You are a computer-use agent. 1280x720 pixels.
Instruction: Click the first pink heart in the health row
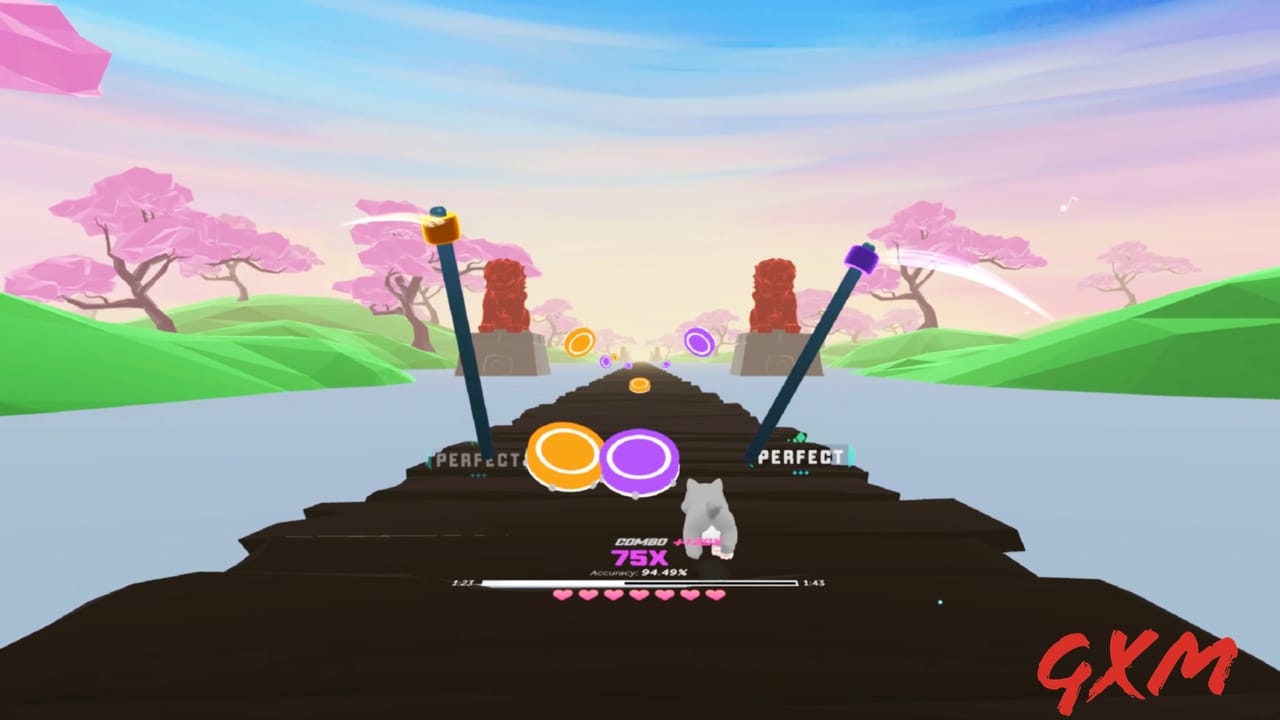click(562, 595)
